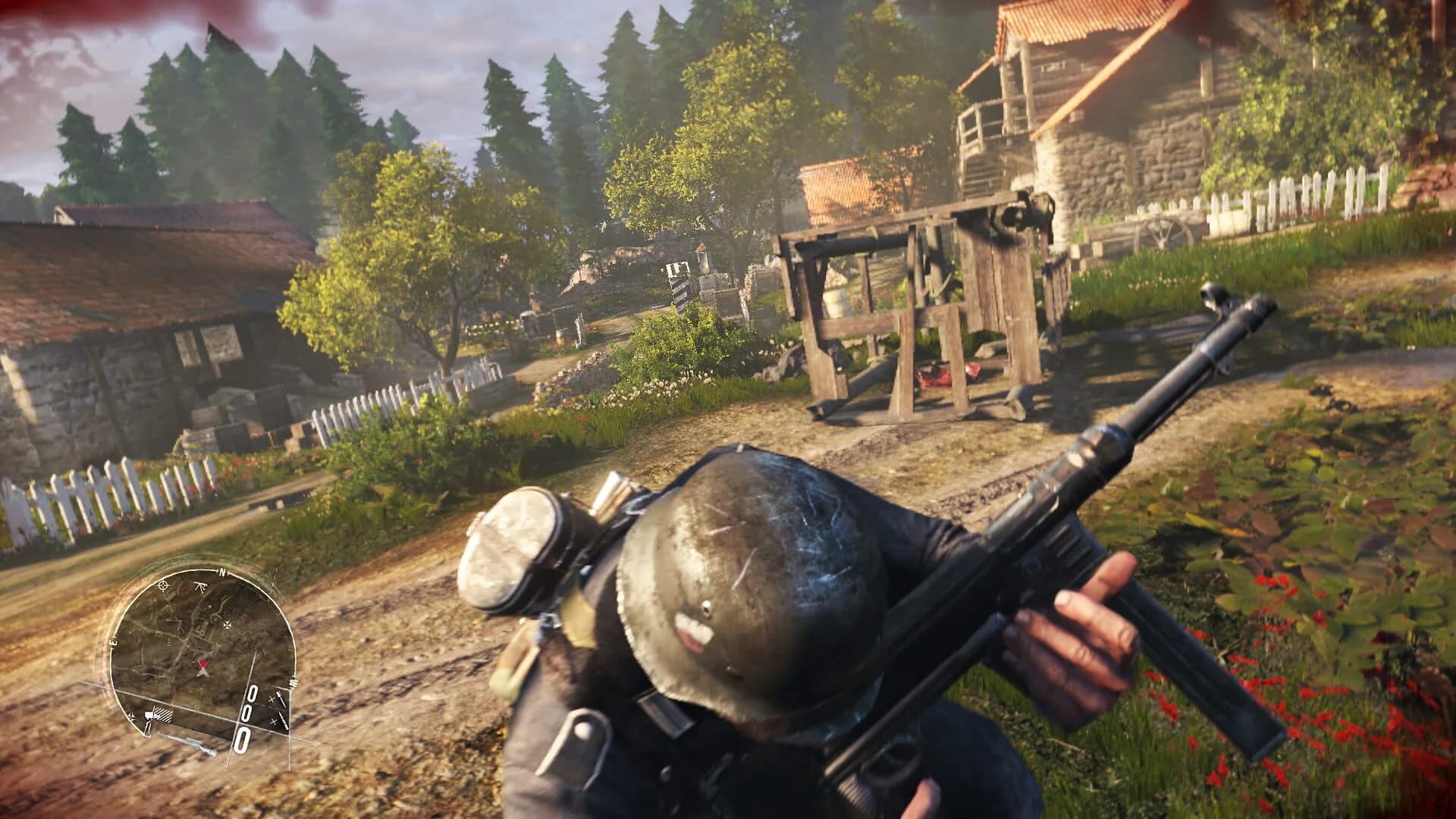The image size is (1456, 819).
Task: Select the N compass marker on the minimap
Action: tap(221, 572)
